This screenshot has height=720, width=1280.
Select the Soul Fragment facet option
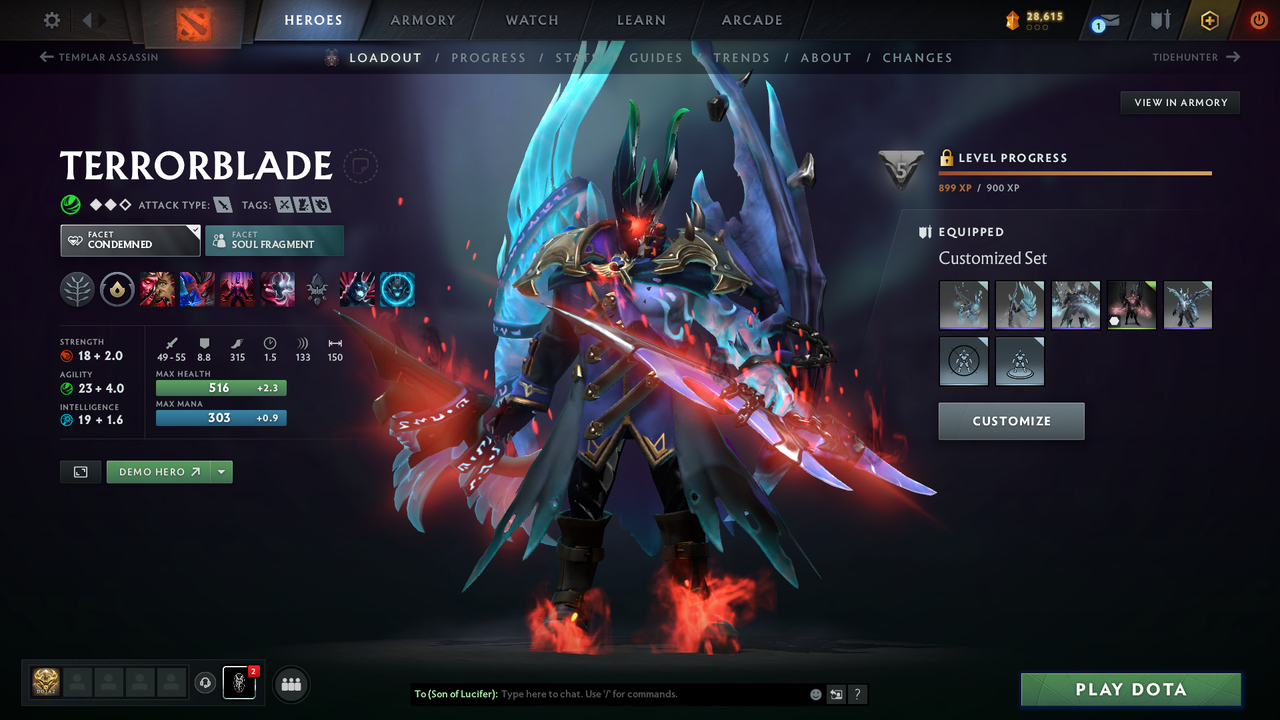point(274,240)
